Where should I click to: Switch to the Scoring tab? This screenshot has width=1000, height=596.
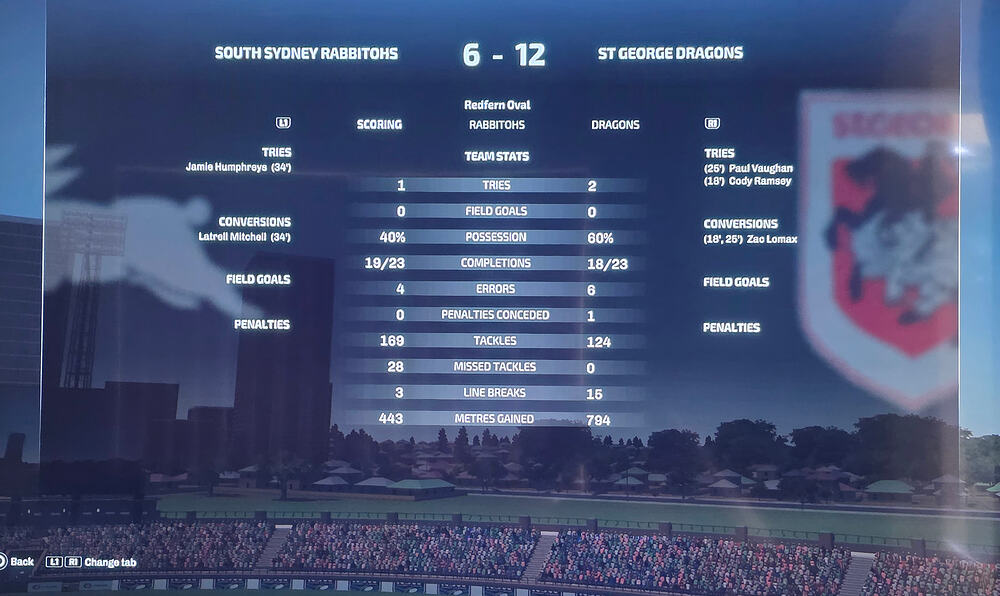(379, 125)
